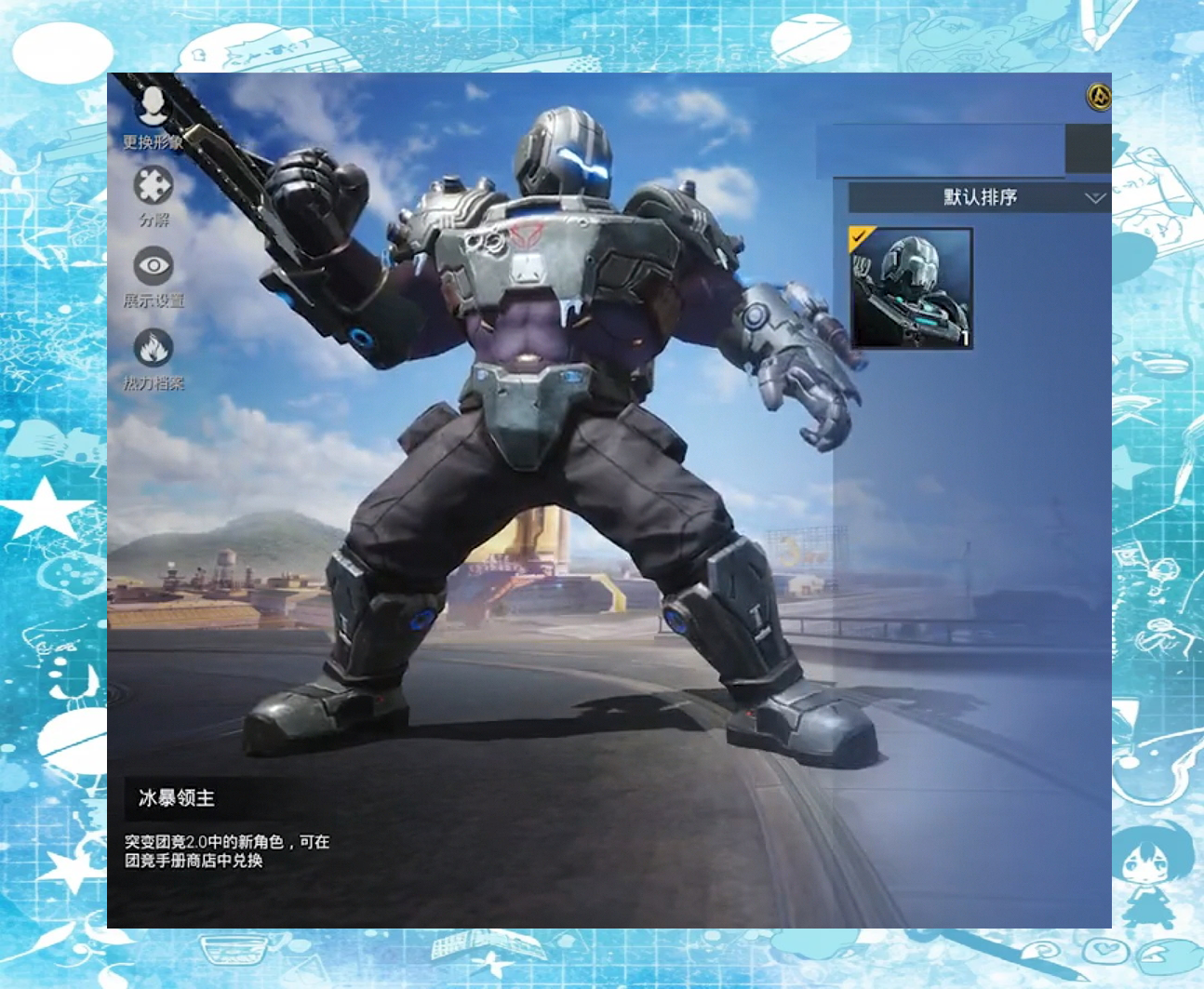Click the gold emblem icon in corner
The height and width of the screenshot is (989, 1204).
pos(1099,97)
